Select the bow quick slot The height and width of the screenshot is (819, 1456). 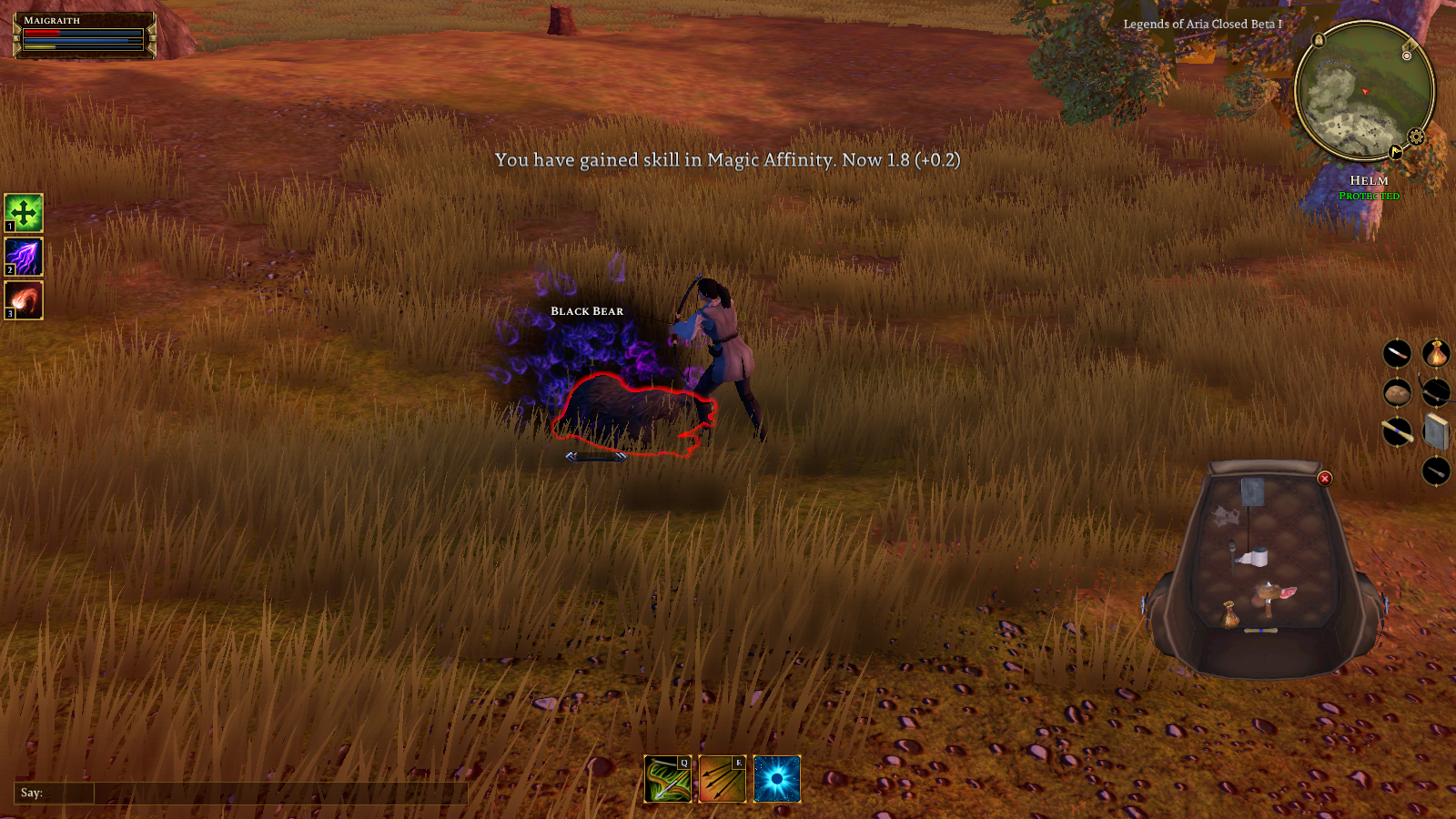tap(1436, 393)
